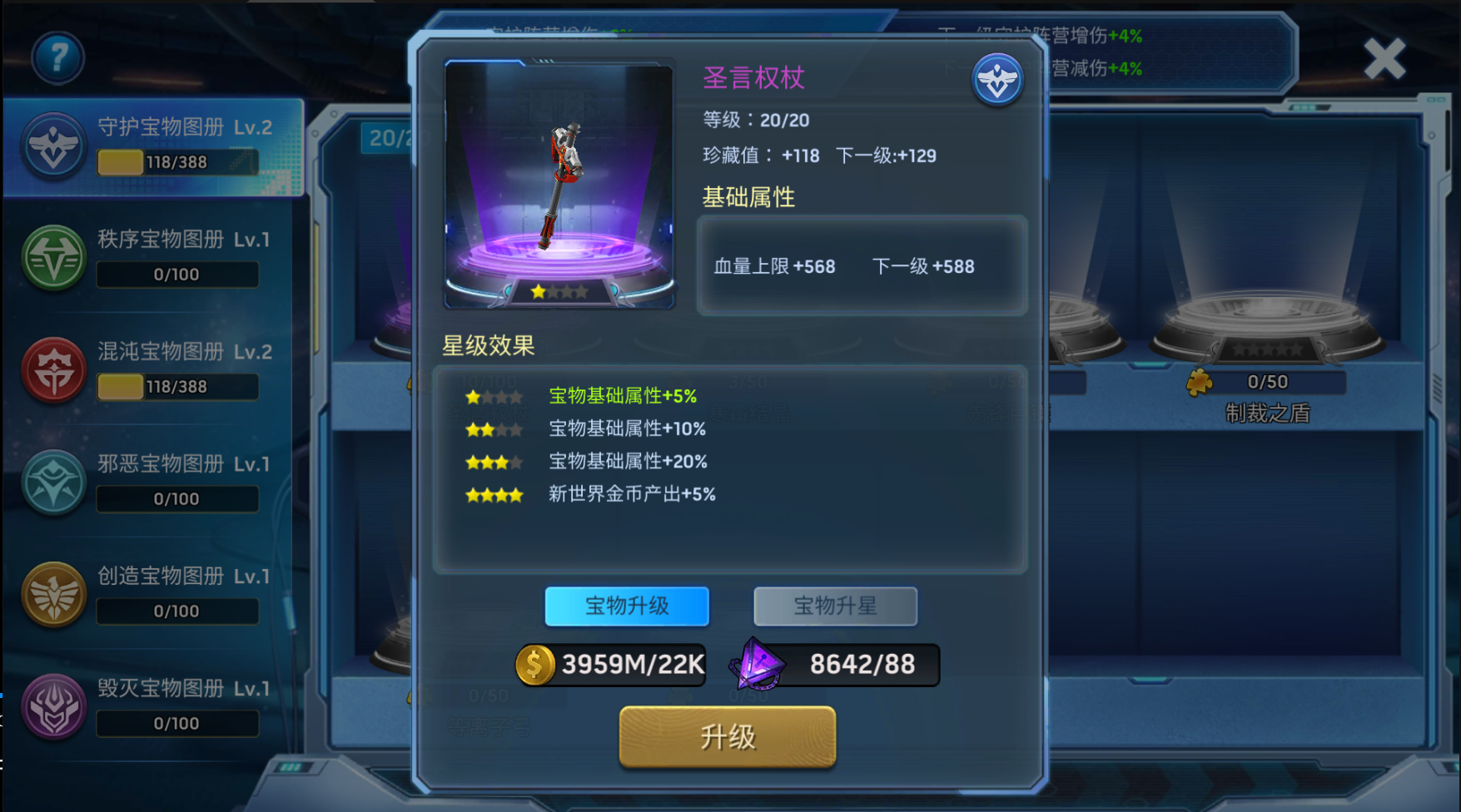The width and height of the screenshot is (1461, 812).
Task: Switch to the 宝物升星 tab
Action: pos(835,606)
